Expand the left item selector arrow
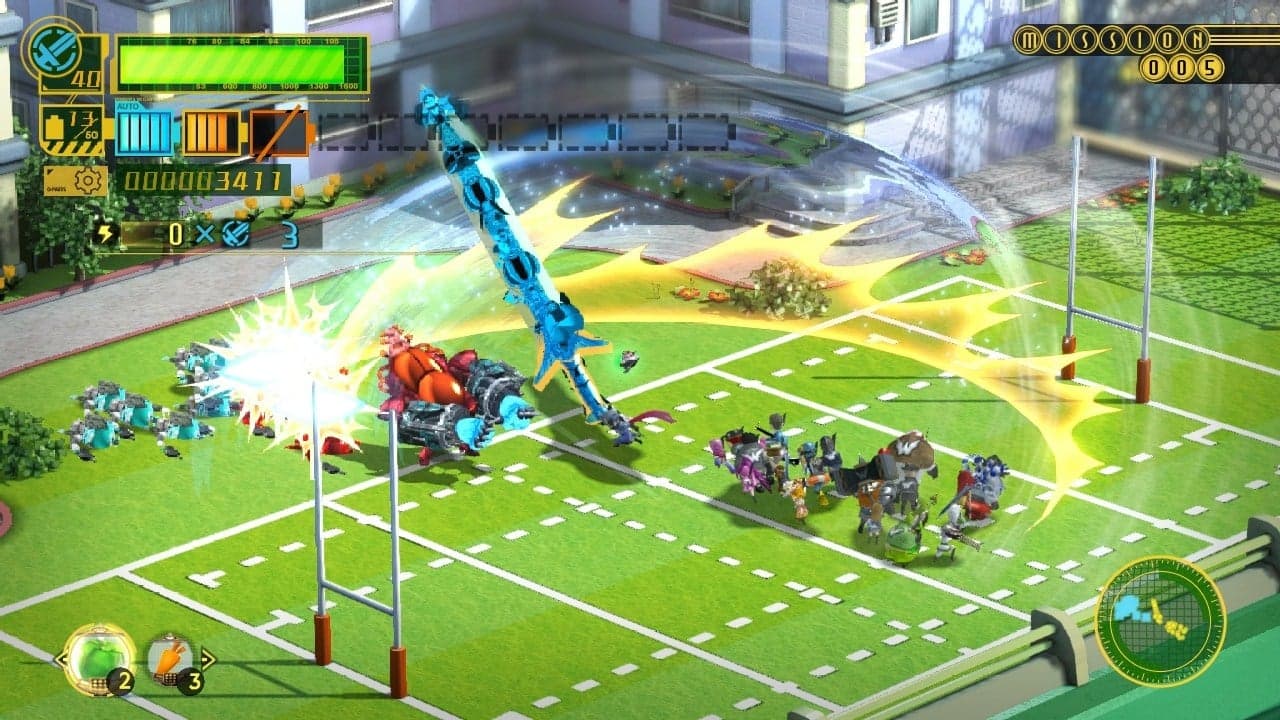1280x720 pixels. coord(61,658)
